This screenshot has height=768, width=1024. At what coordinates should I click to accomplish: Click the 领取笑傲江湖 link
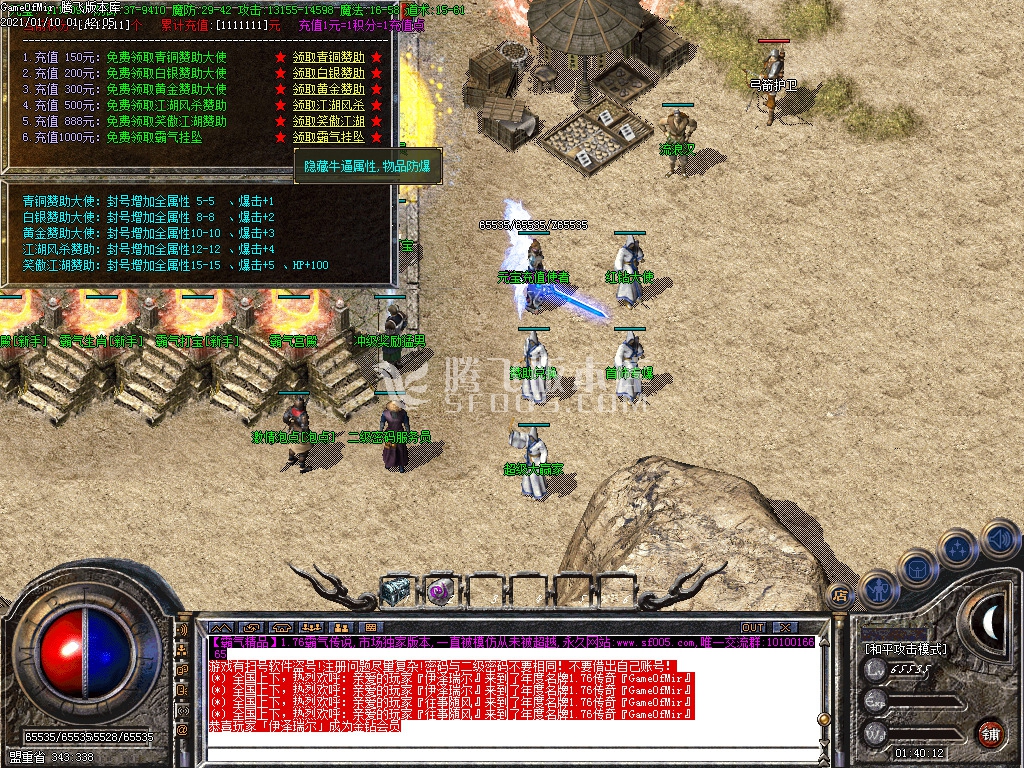tap(328, 121)
